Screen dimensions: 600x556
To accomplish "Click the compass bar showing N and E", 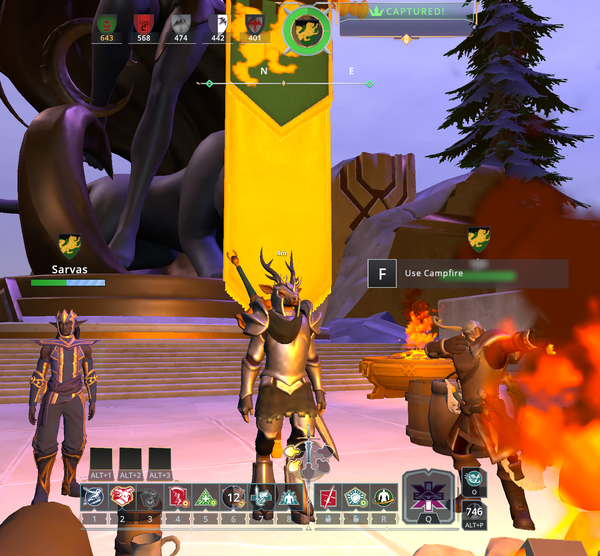I will click(285, 83).
